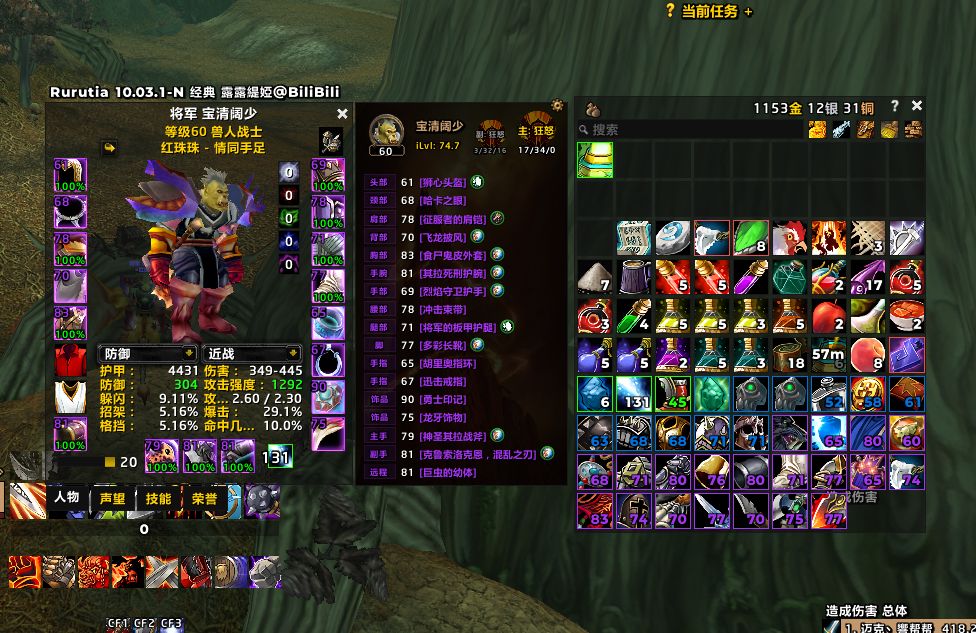Screen dimensions: 976x633
Task: Select the 人物 character tab
Action: coord(66,498)
